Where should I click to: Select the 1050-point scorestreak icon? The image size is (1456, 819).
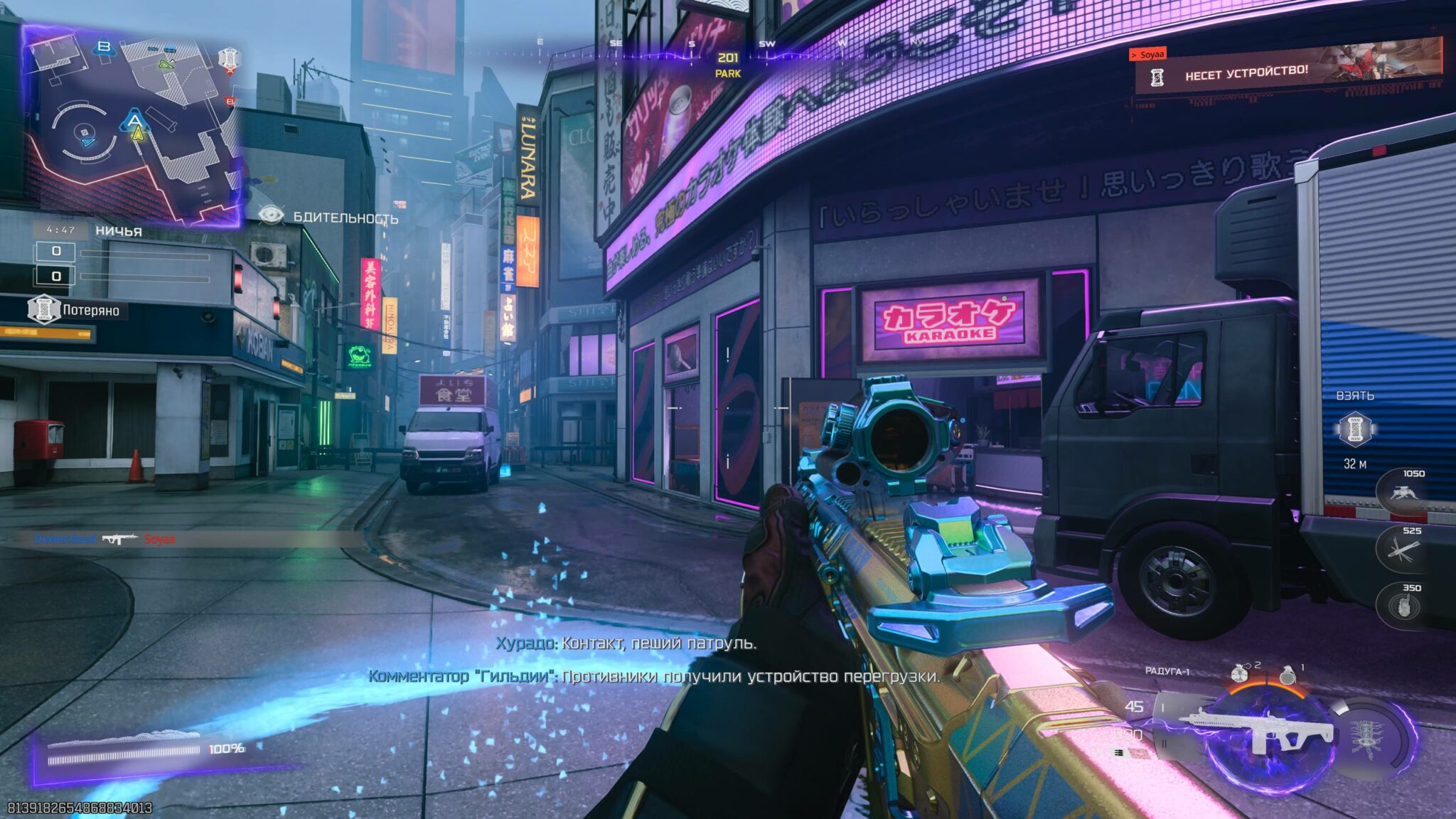pyautogui.click(x=1402, y=491)
